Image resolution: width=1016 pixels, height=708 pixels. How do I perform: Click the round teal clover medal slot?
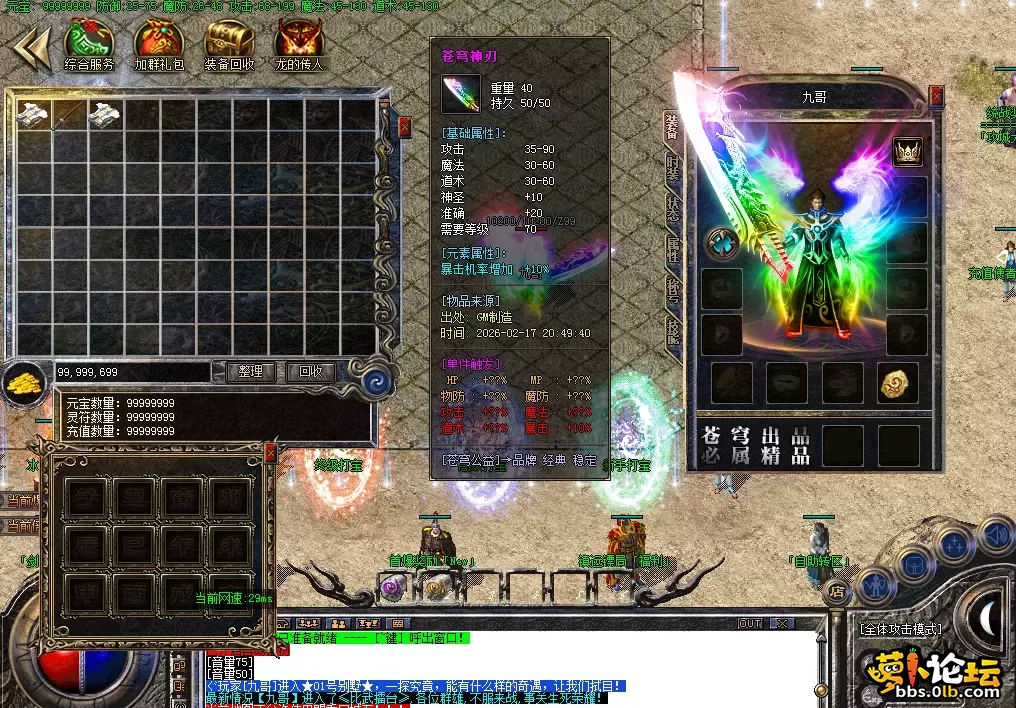721,243
